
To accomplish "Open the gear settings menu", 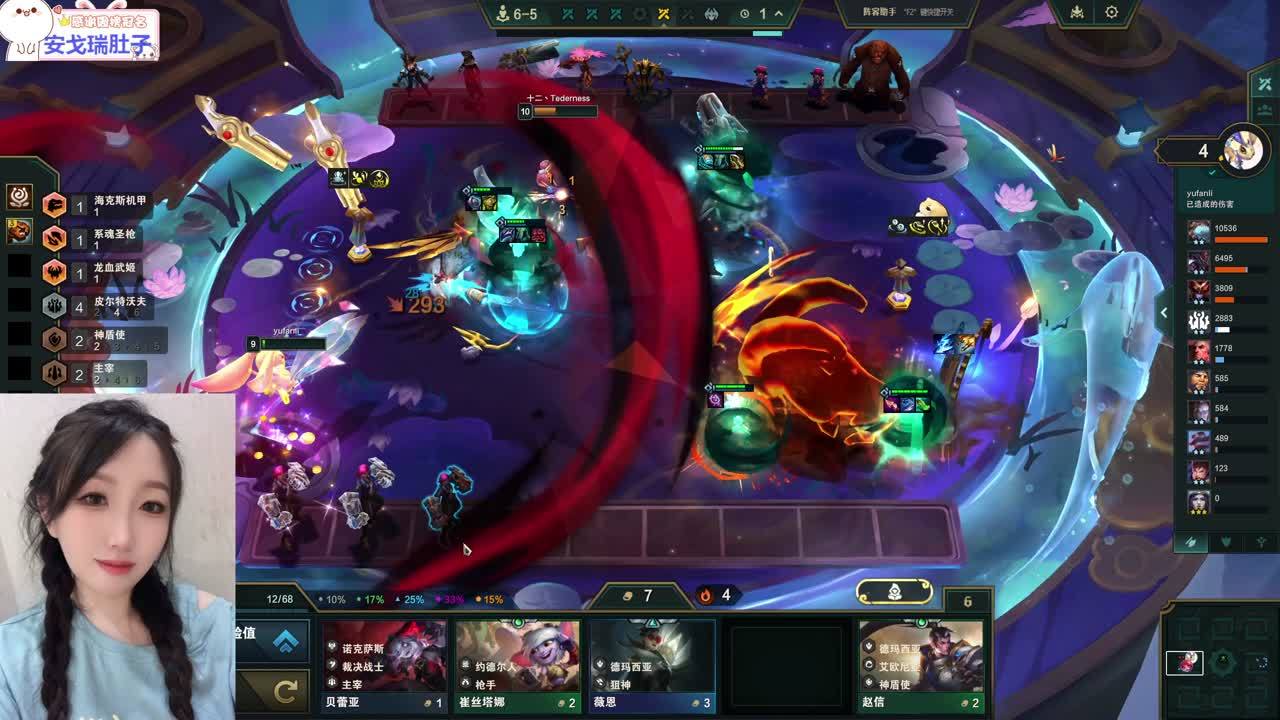I will click(1111, 13).
